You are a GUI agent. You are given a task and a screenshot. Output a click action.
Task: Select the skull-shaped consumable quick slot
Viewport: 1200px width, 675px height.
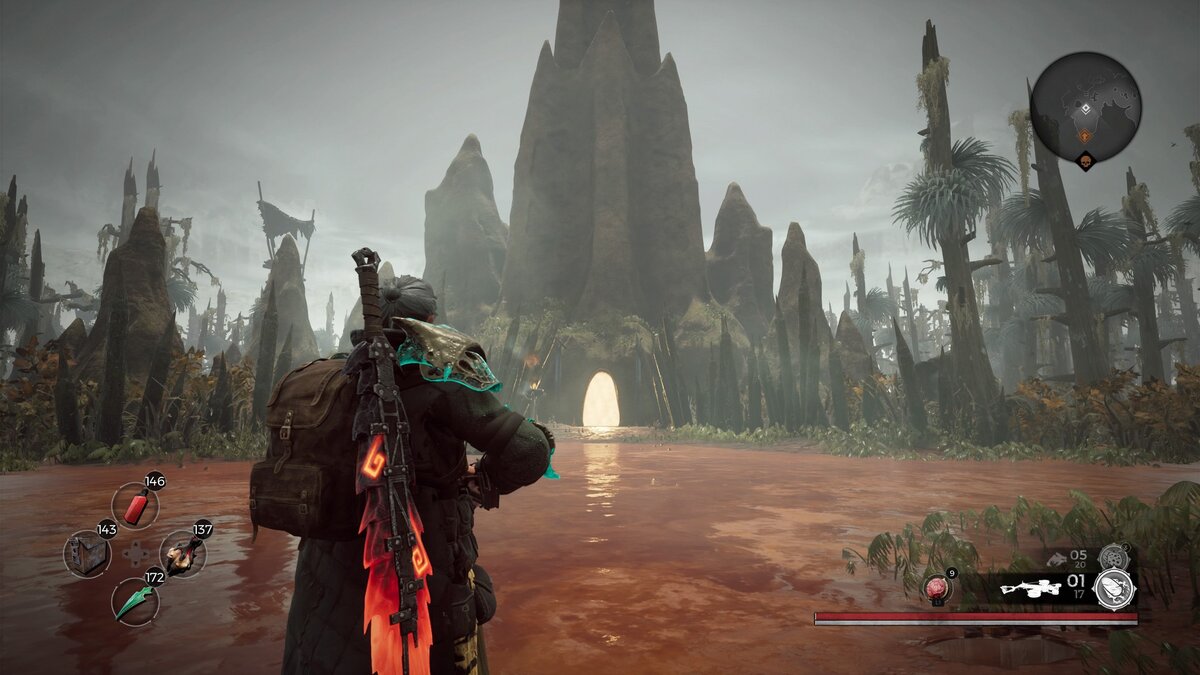coord(182,554)
